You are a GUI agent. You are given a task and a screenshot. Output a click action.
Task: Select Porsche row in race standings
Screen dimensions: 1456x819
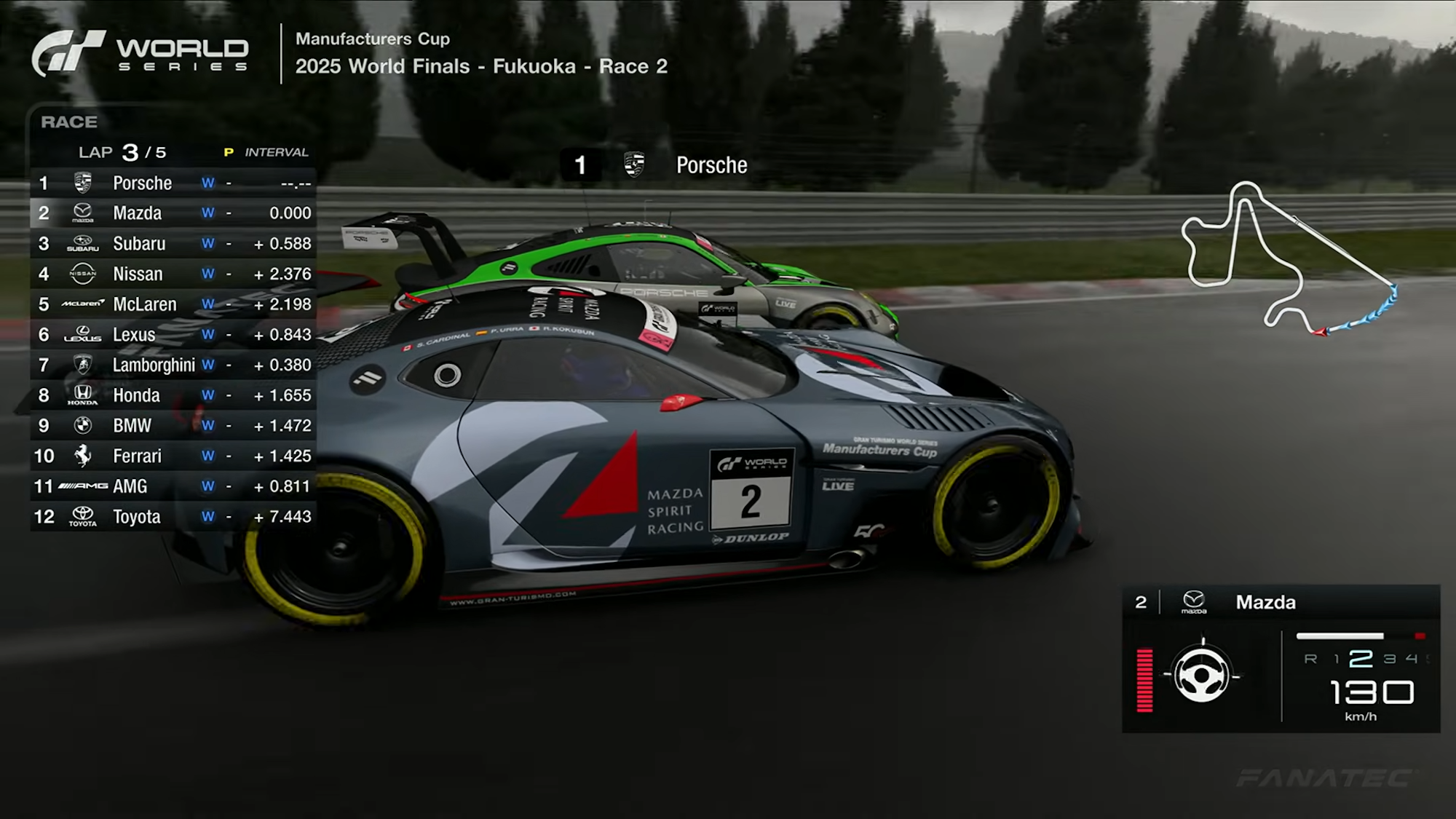tap(173, 183)
